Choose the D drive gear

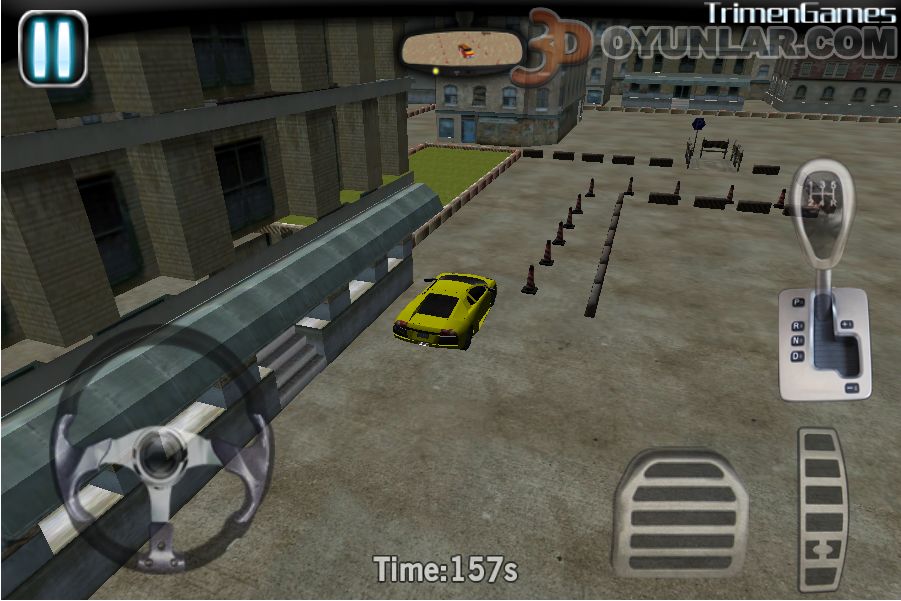click(x=797, y=355)
